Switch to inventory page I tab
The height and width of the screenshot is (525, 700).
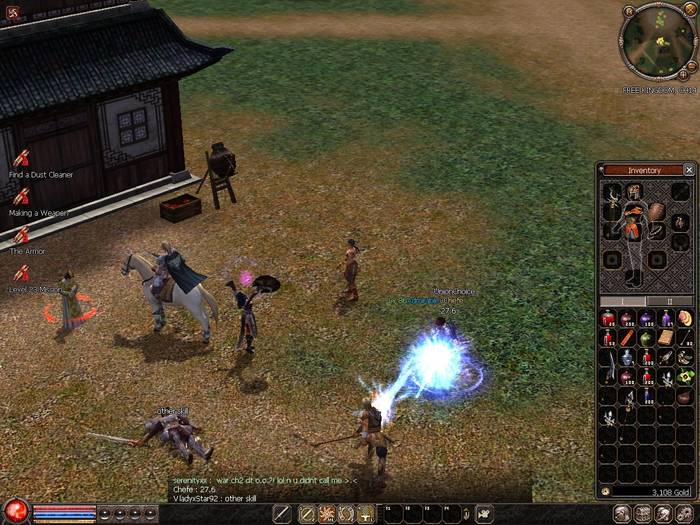pos(623,300)
